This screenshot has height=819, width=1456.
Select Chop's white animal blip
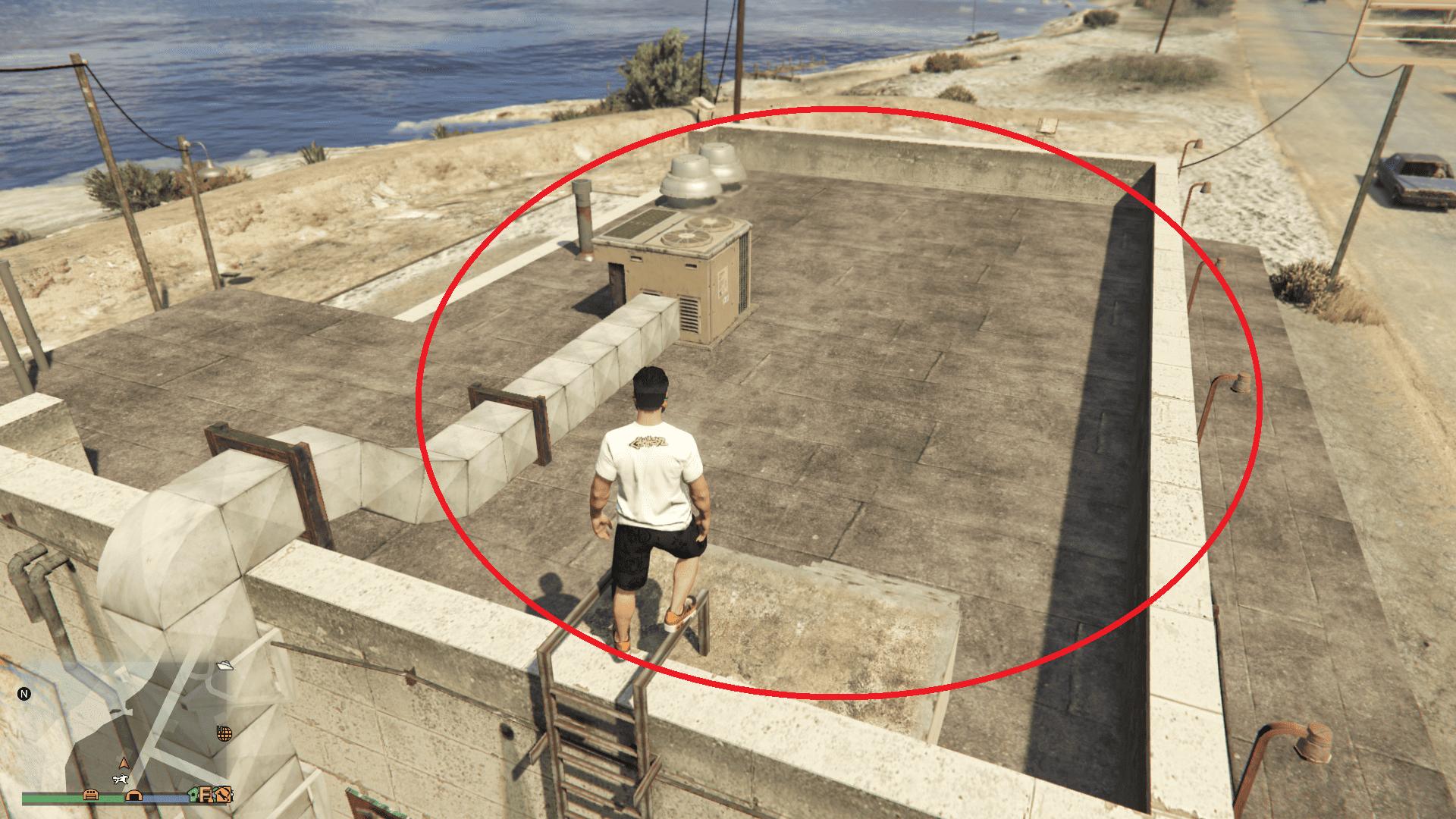click(x=121, y=780)
